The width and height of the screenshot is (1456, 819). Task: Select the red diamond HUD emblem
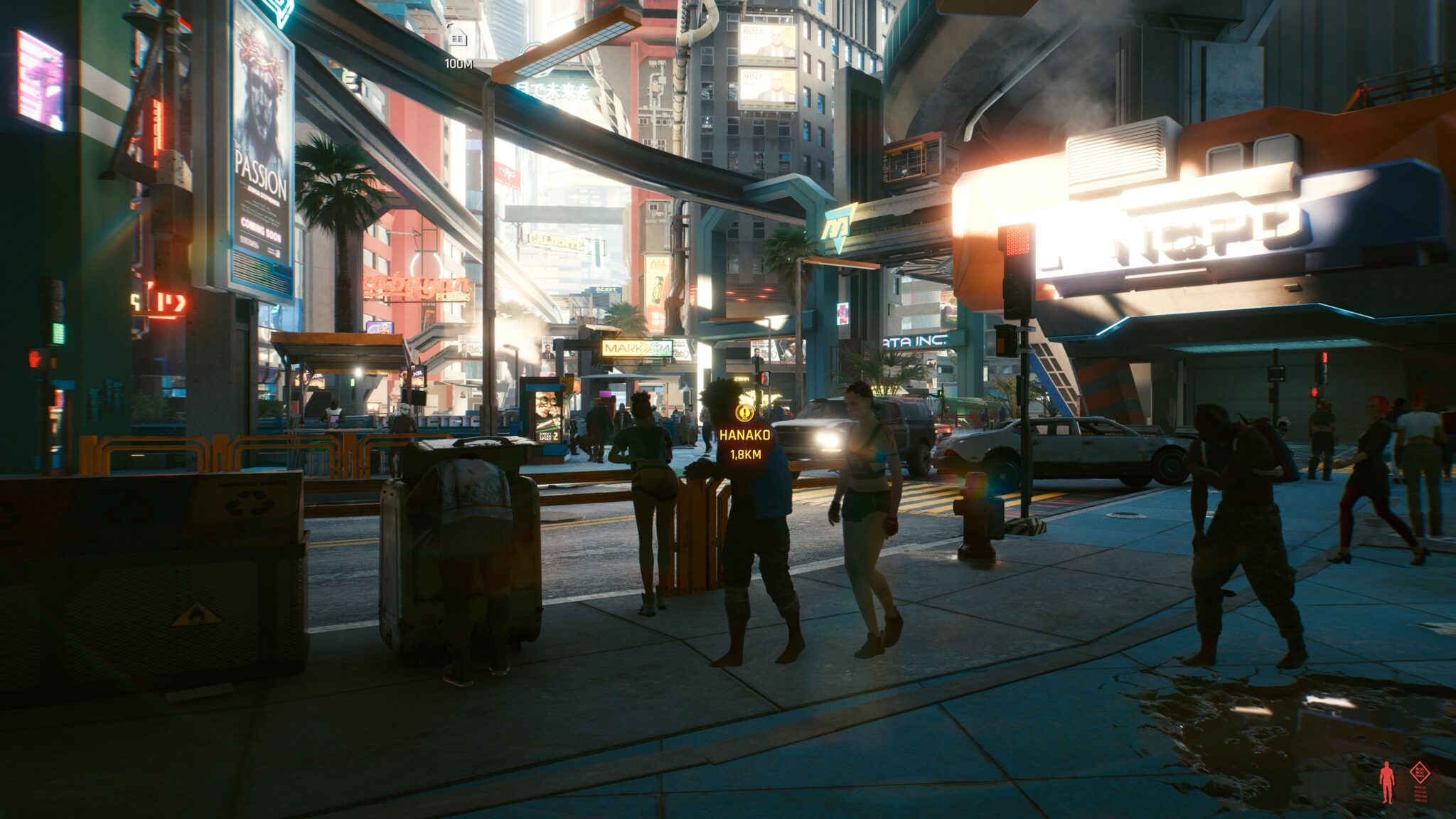coord(1420,773)
